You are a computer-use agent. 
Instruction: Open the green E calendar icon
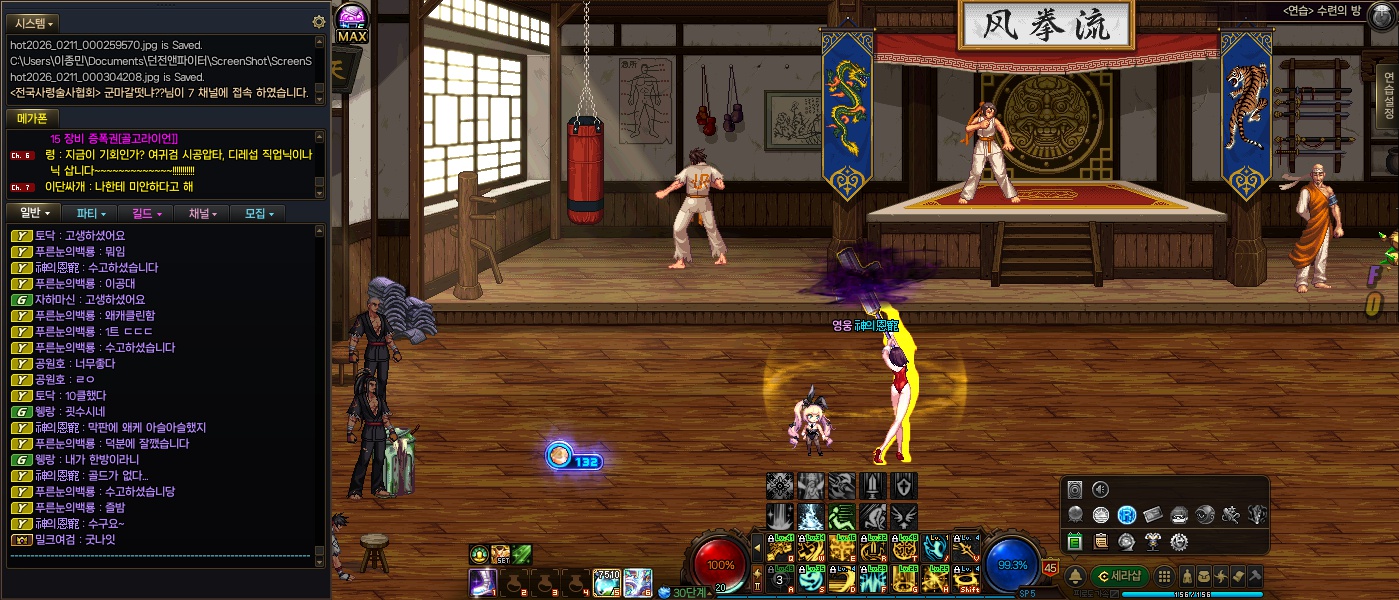pyautogui.click(x=1075, y=541)
